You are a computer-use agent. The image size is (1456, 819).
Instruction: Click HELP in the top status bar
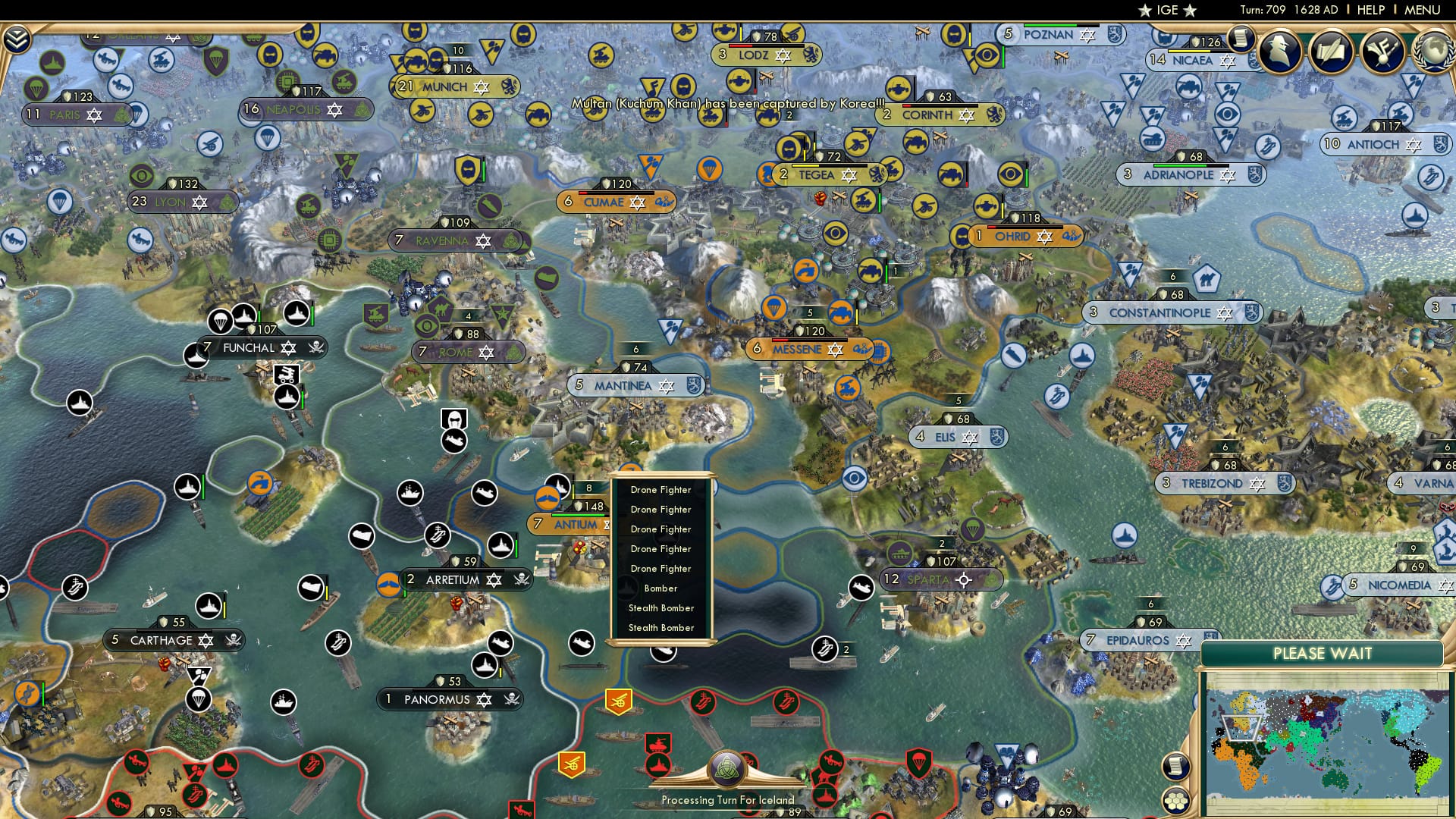[x=1371, y=9]
